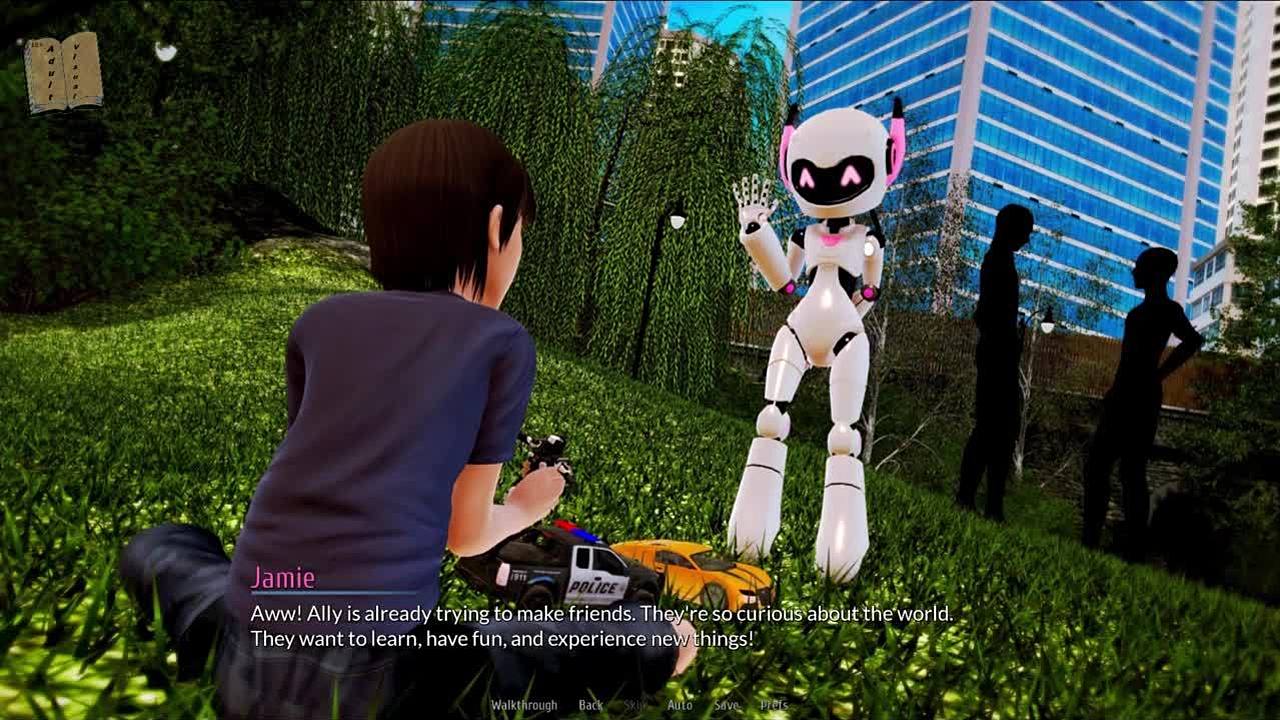Activate Skip in the bottom menu
The height and width of the screenshot is (720, 1280).
tap(635, 705)
